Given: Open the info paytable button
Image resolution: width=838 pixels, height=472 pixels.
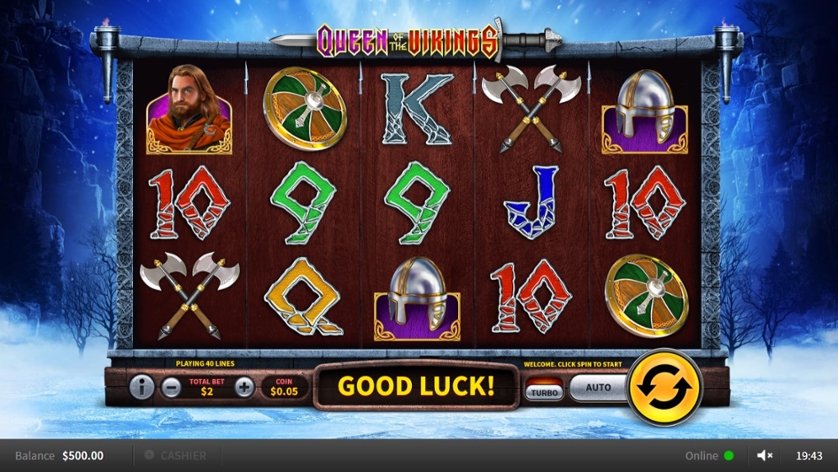Looking at the screenshot, I should (x=142, y=387).
